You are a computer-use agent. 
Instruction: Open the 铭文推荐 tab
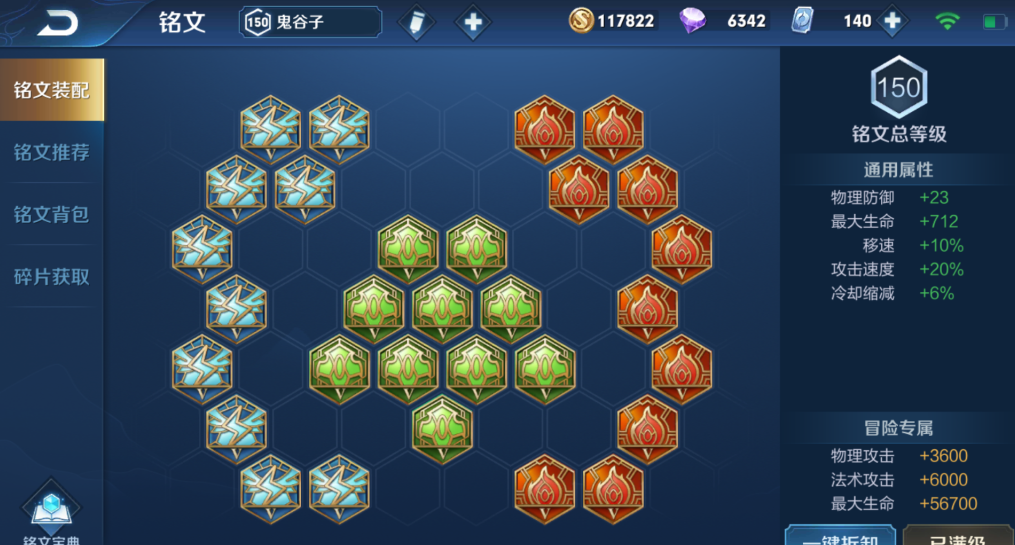pos(52,152)
